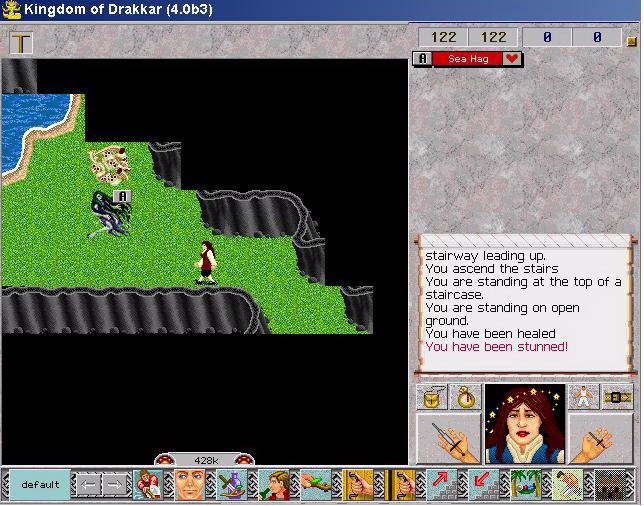
Task: Click the gold sack icon
Action: [466, 397]
